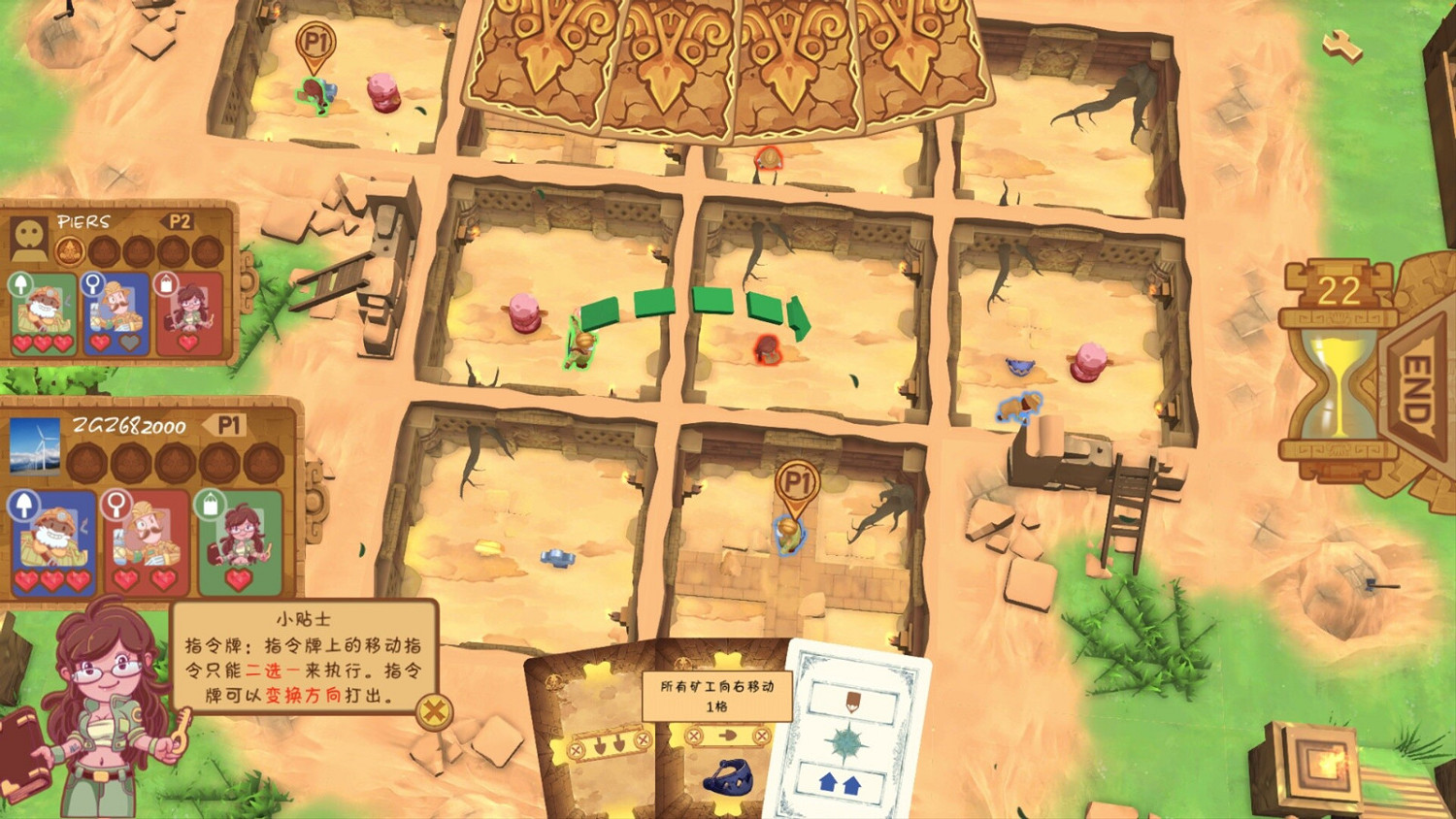
Task: Click the blue mining helmet on the command card
Action: [730, 779]
